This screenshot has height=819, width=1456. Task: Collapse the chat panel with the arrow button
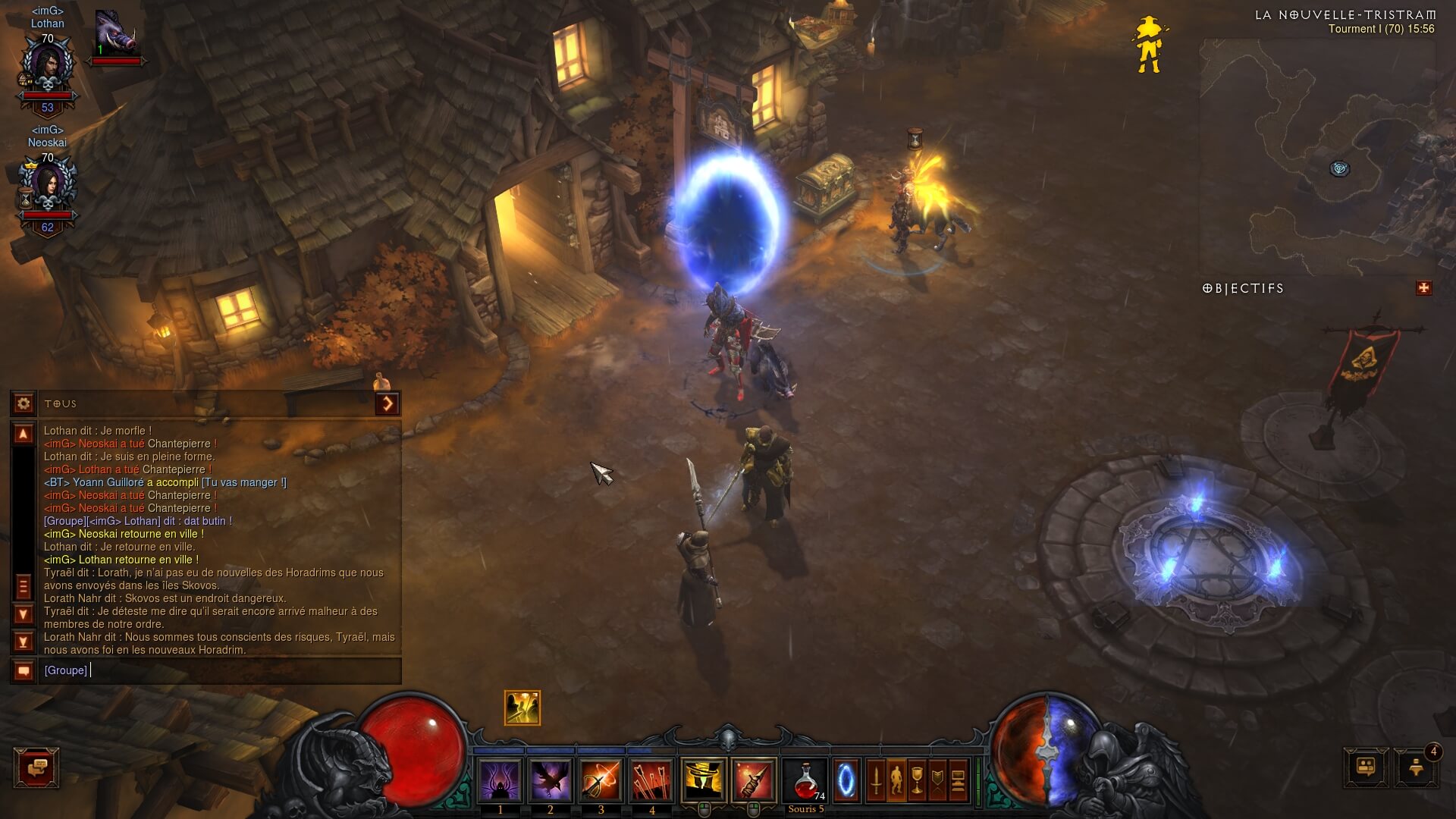(x=388, y=403)
